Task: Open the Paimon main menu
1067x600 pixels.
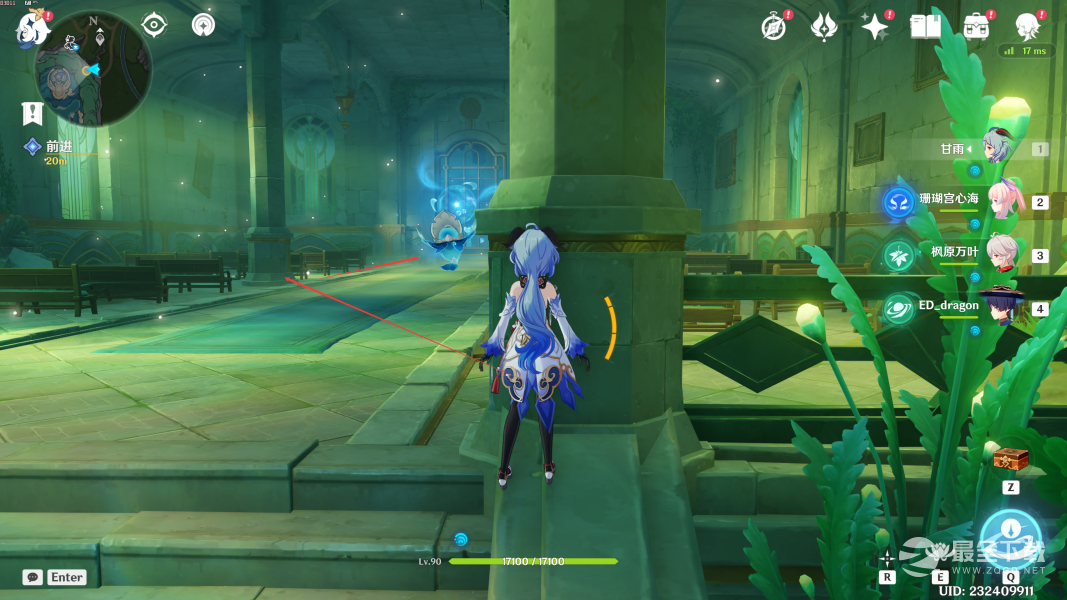Action: (30, 29)
